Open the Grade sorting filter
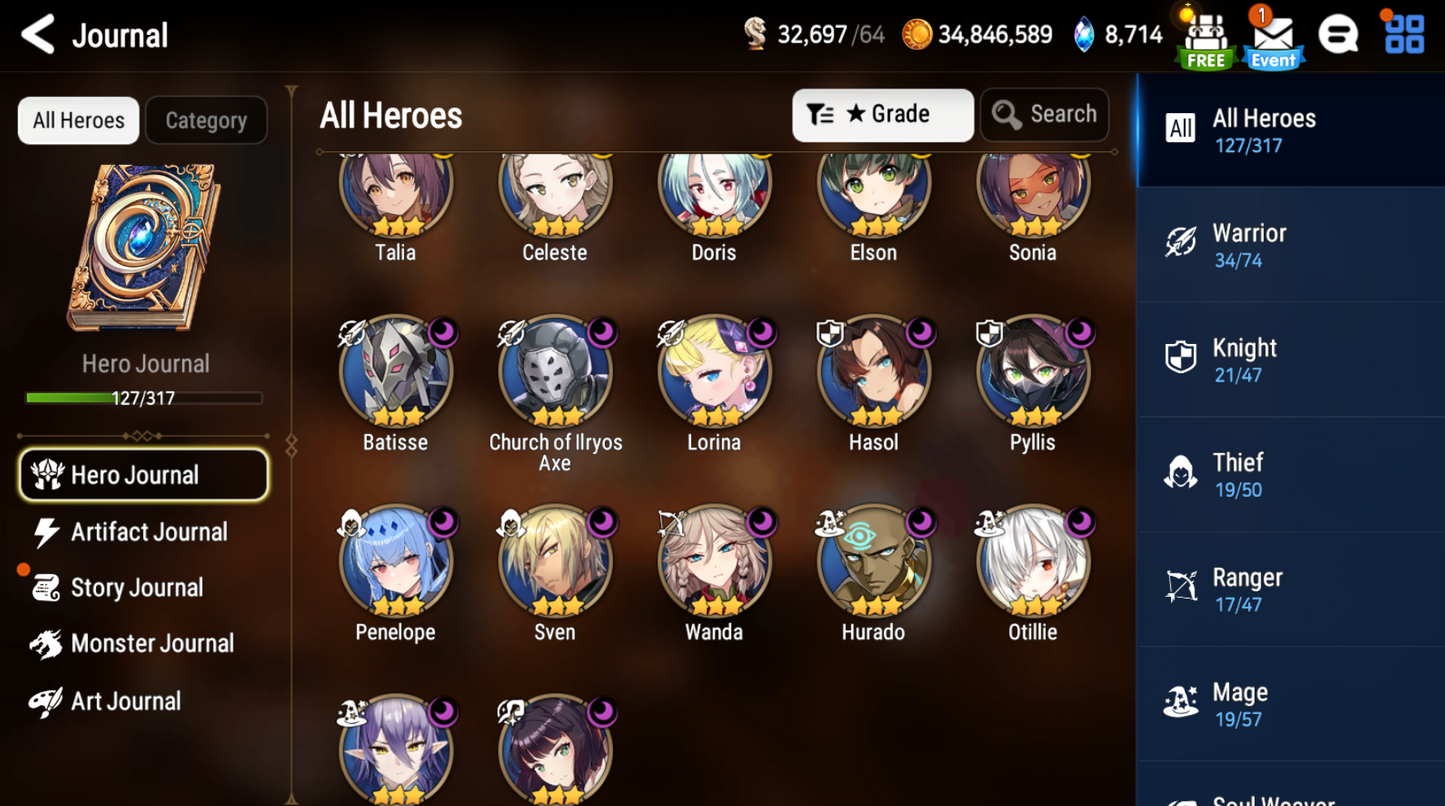Screen dimensions: 1445x806 882,114
